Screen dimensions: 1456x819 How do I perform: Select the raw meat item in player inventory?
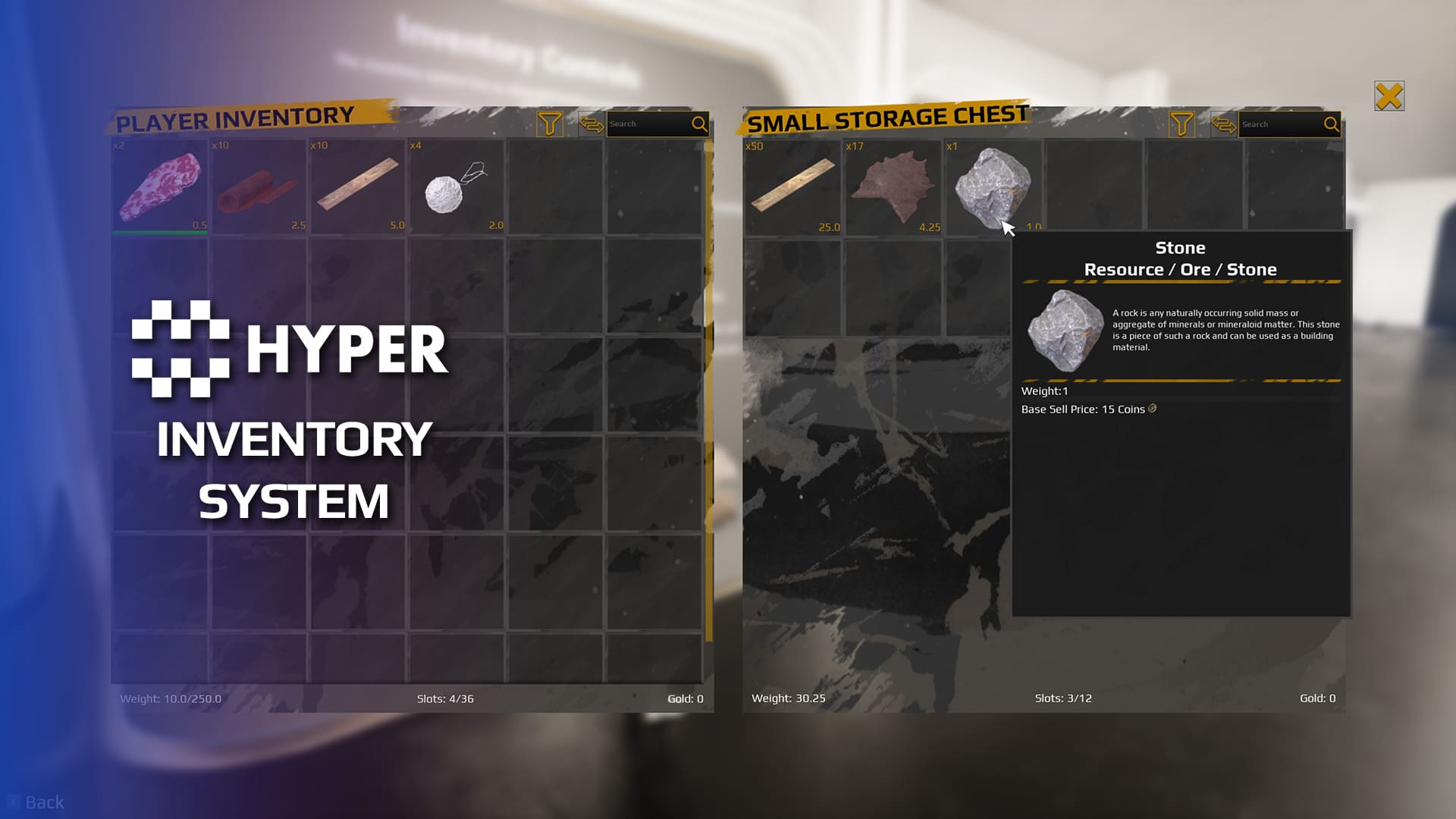(160, 184)
